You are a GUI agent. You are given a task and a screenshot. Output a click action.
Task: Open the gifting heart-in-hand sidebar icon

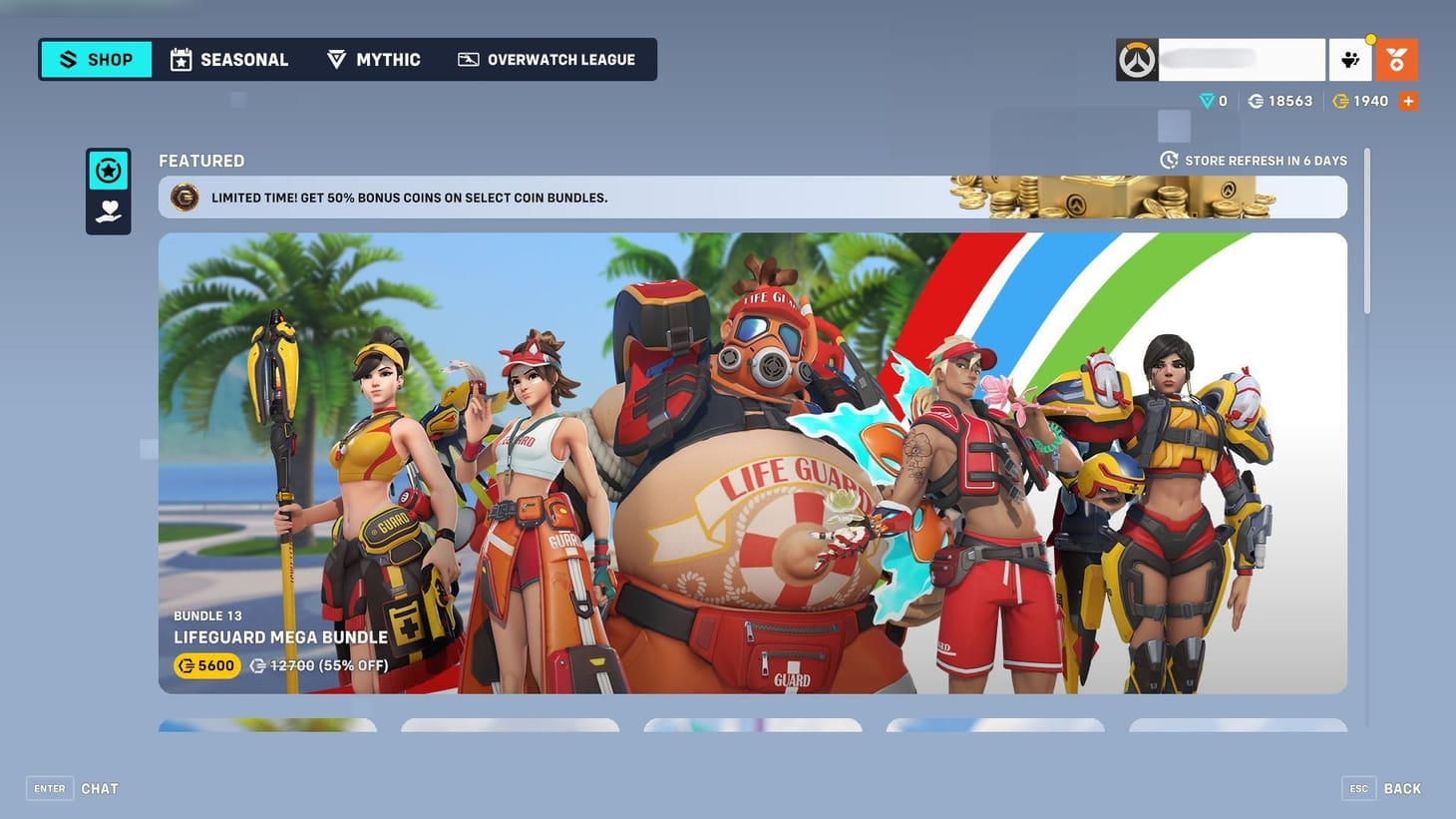click(108, 209)
